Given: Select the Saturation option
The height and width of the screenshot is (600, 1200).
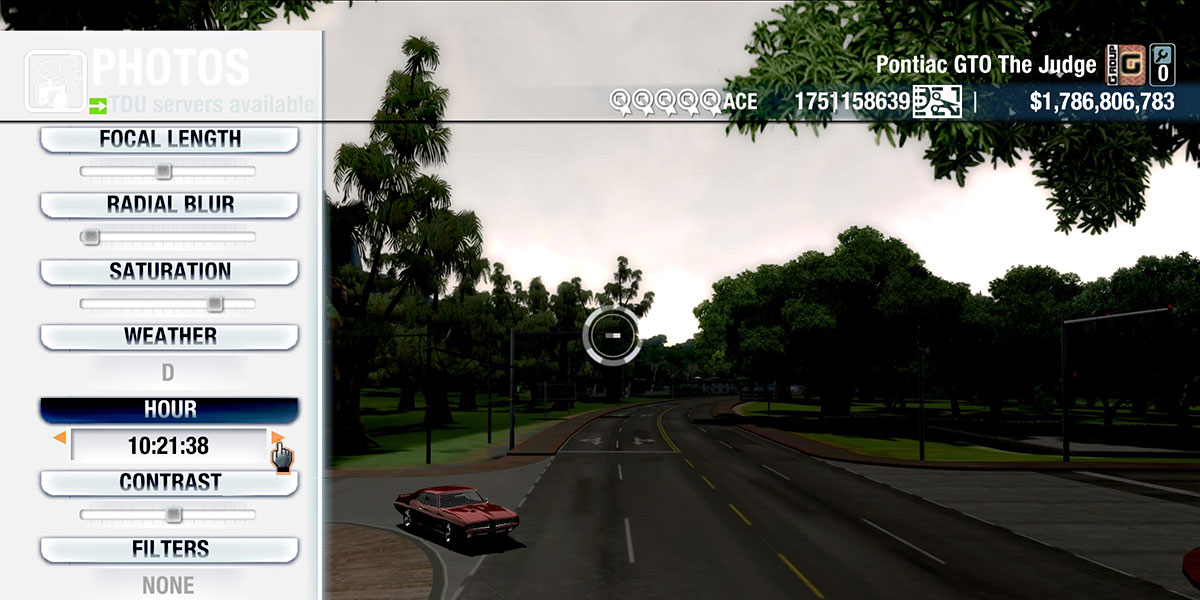Looking at the screenshot, I should pos(169,271).
